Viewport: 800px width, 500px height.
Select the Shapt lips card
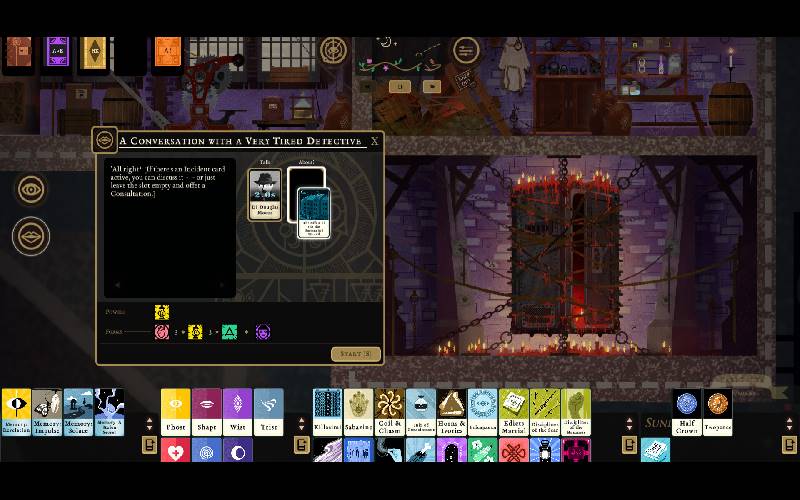pos(207,412)
